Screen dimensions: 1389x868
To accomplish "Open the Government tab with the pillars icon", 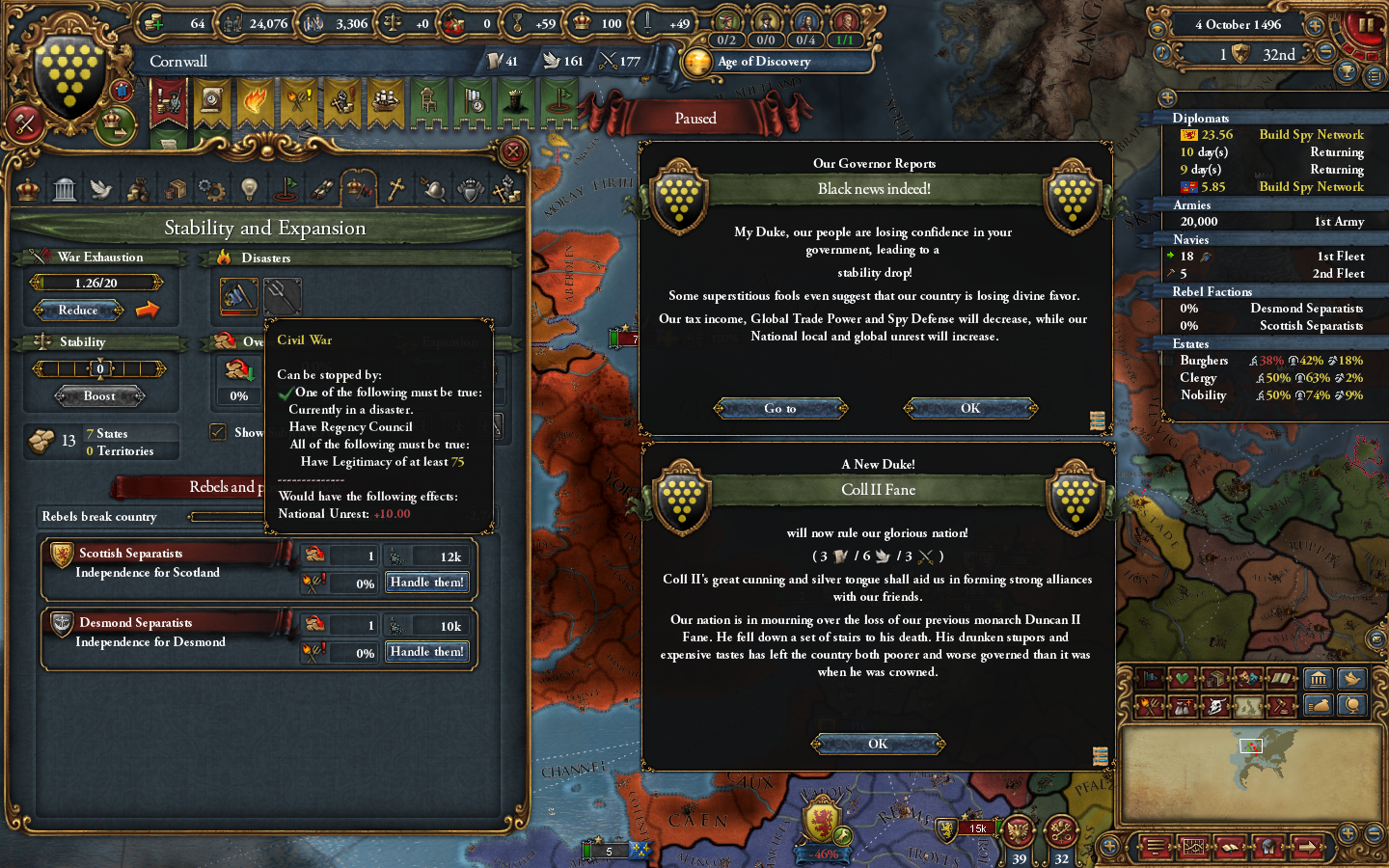I will point(64,189).
